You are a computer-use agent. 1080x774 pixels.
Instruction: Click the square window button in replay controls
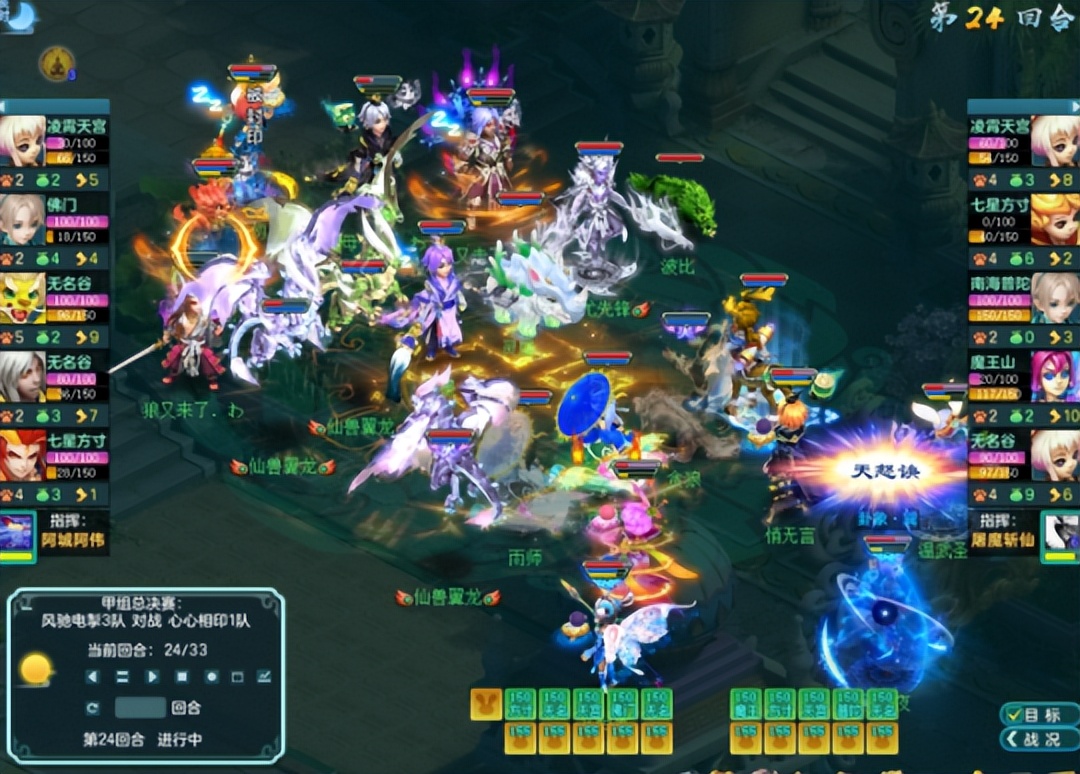[238, 677]
